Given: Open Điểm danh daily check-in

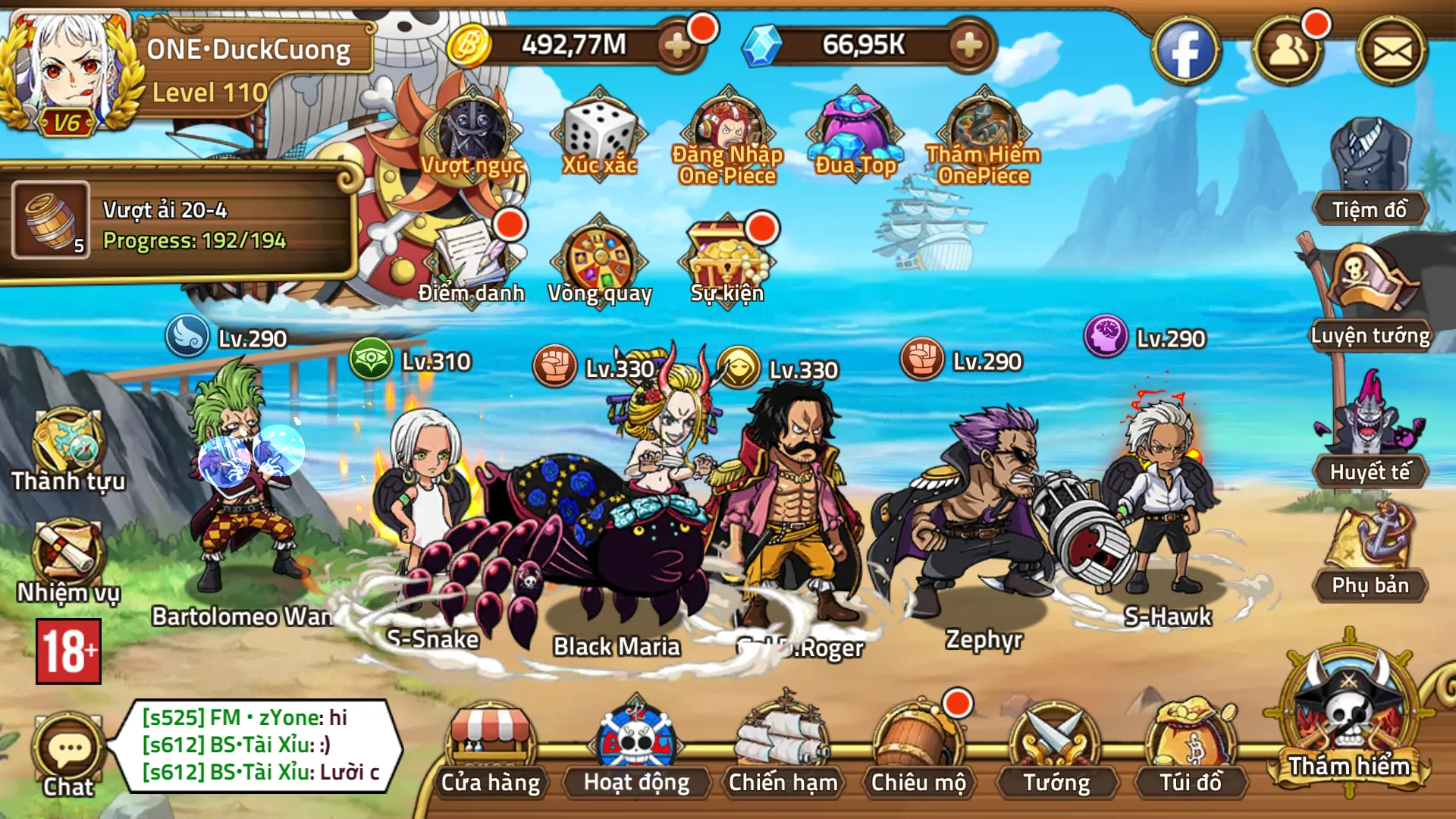Looking at the screenshot, I should point(472,262).
